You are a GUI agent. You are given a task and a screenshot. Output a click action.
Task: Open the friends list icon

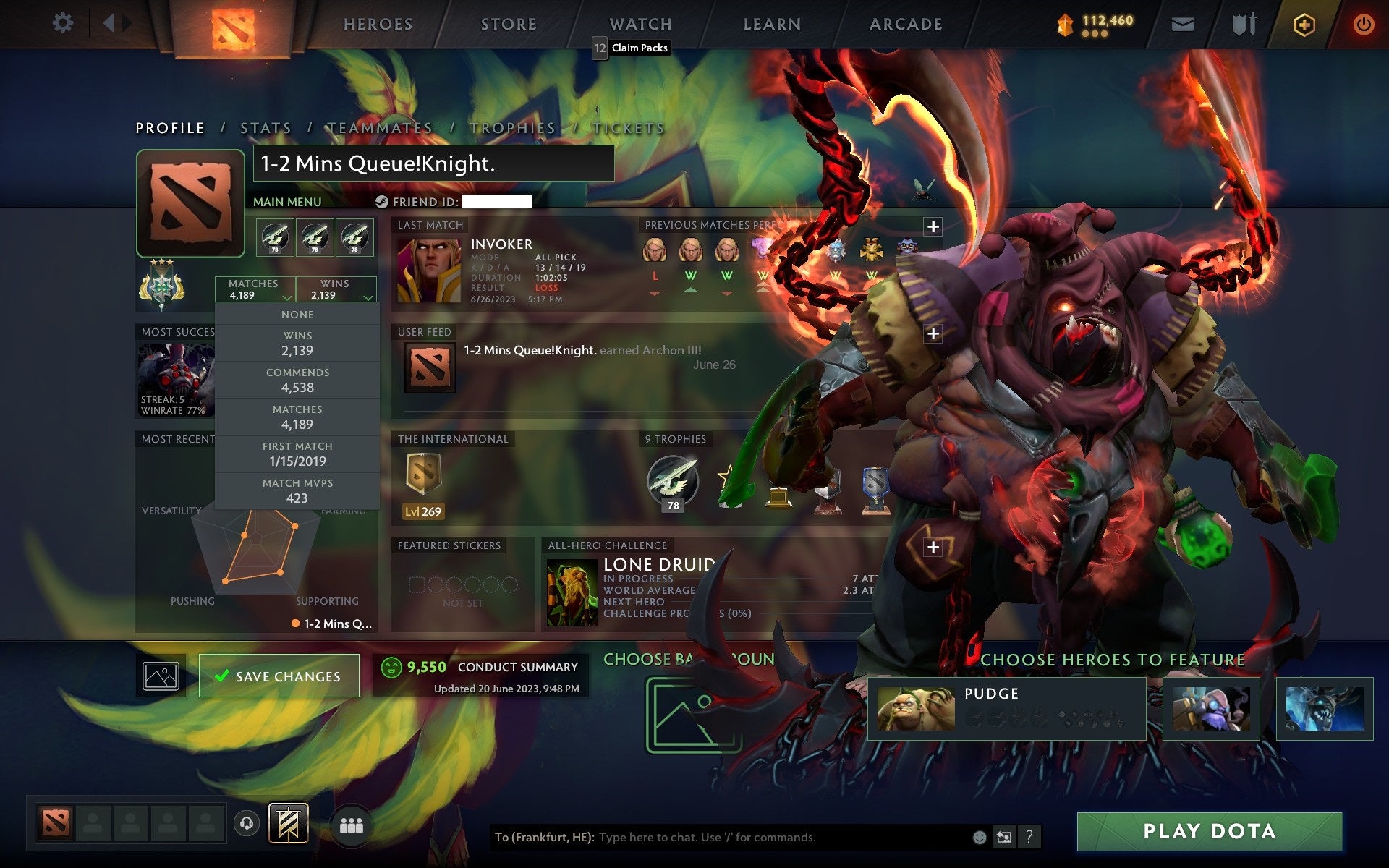350,823
